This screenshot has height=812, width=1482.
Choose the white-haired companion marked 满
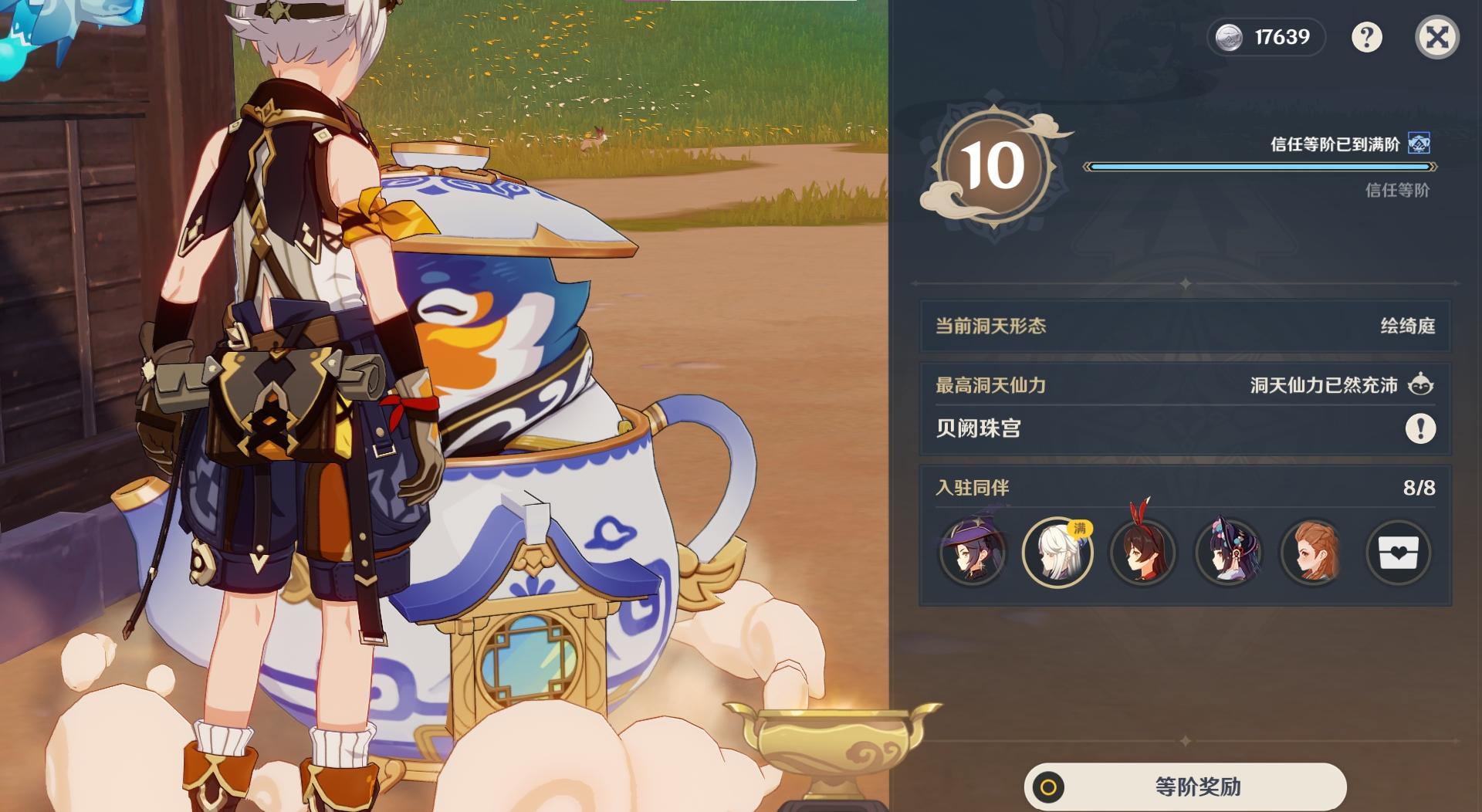point(1057,553)
